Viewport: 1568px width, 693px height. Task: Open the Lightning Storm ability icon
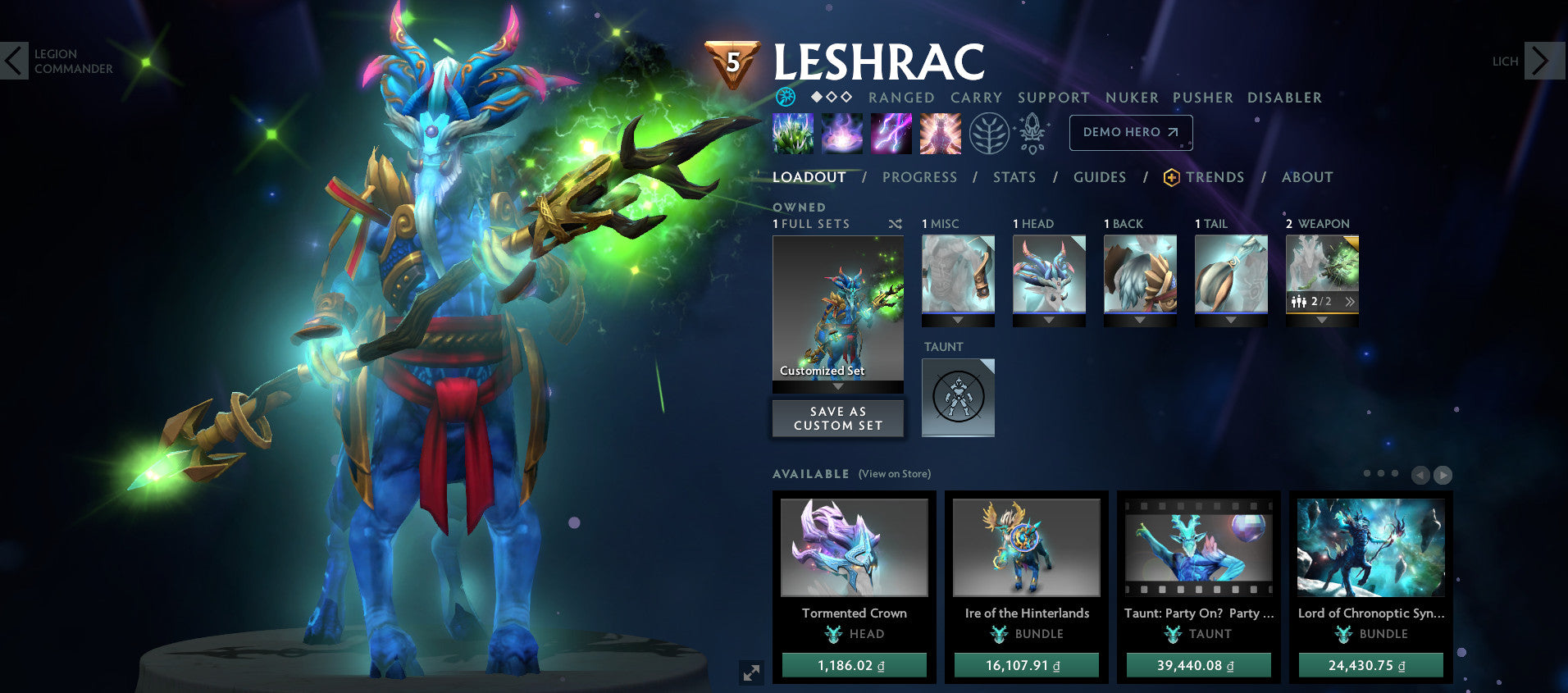(891, 133)
